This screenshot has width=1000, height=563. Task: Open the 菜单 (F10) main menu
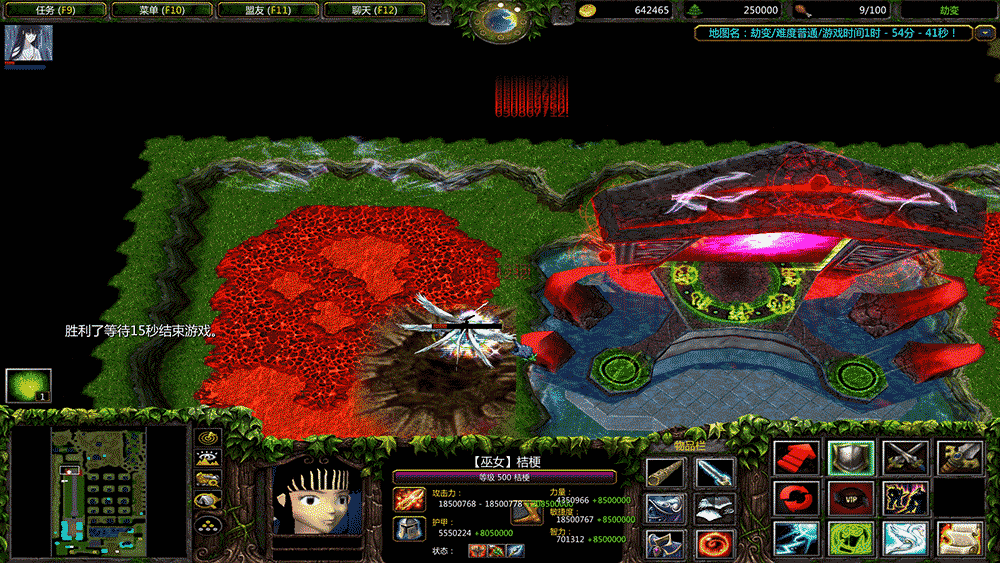[x=160, y=10]
